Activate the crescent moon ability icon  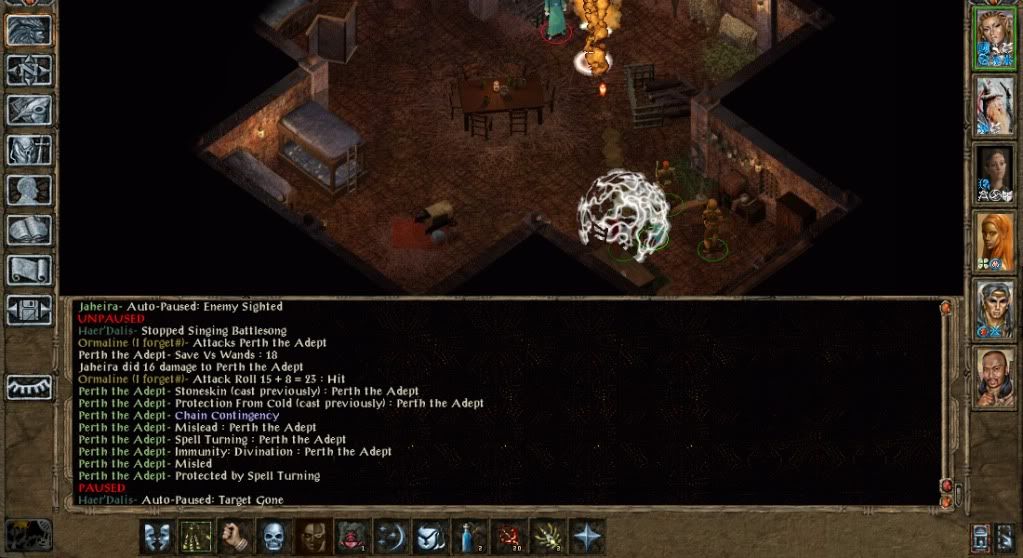click(391, 537)
